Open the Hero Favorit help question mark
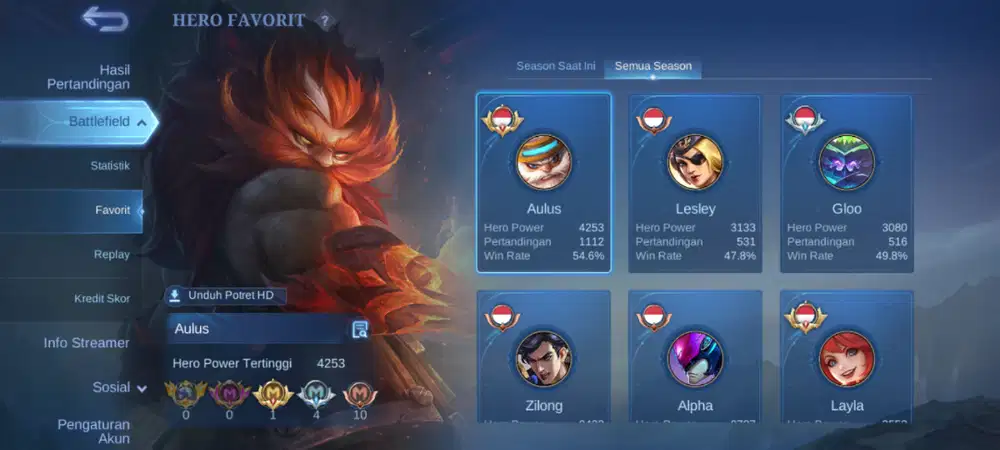The height and width of the screenshot is (450, 1000). (324, 21)
